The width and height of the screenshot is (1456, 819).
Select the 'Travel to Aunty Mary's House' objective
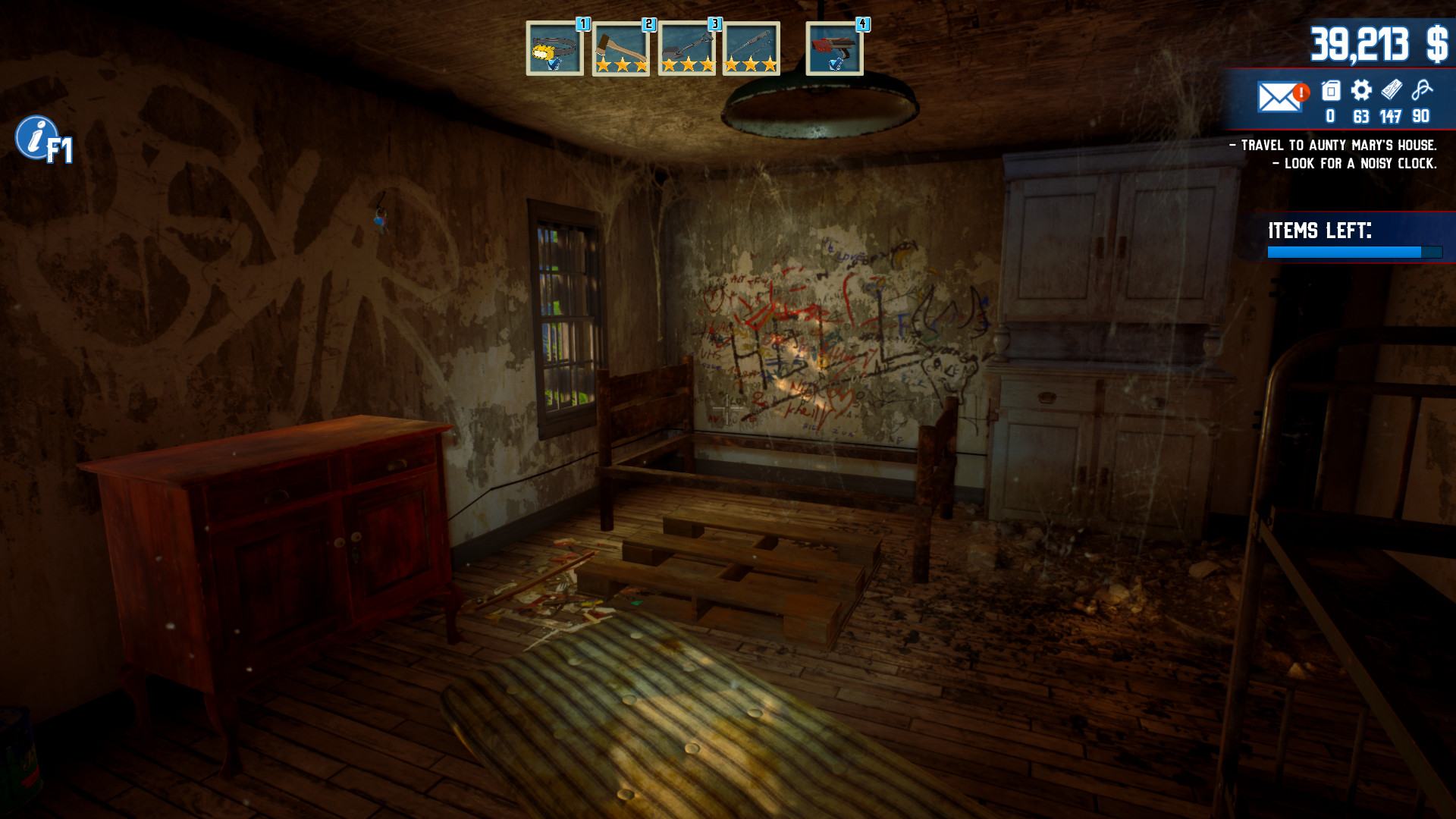point(1333,145)
